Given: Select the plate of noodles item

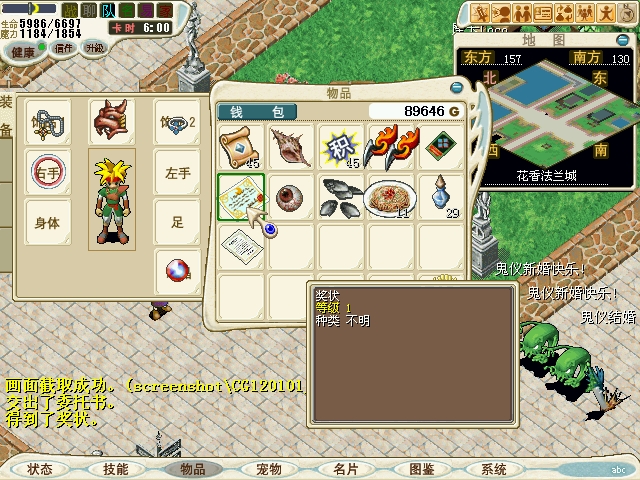Looking at the screenshot, I should point(389,195).
